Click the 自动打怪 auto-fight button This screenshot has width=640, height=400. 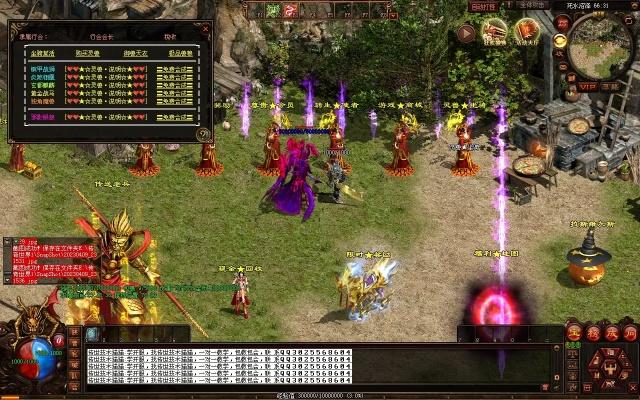(x=483, y=6)
